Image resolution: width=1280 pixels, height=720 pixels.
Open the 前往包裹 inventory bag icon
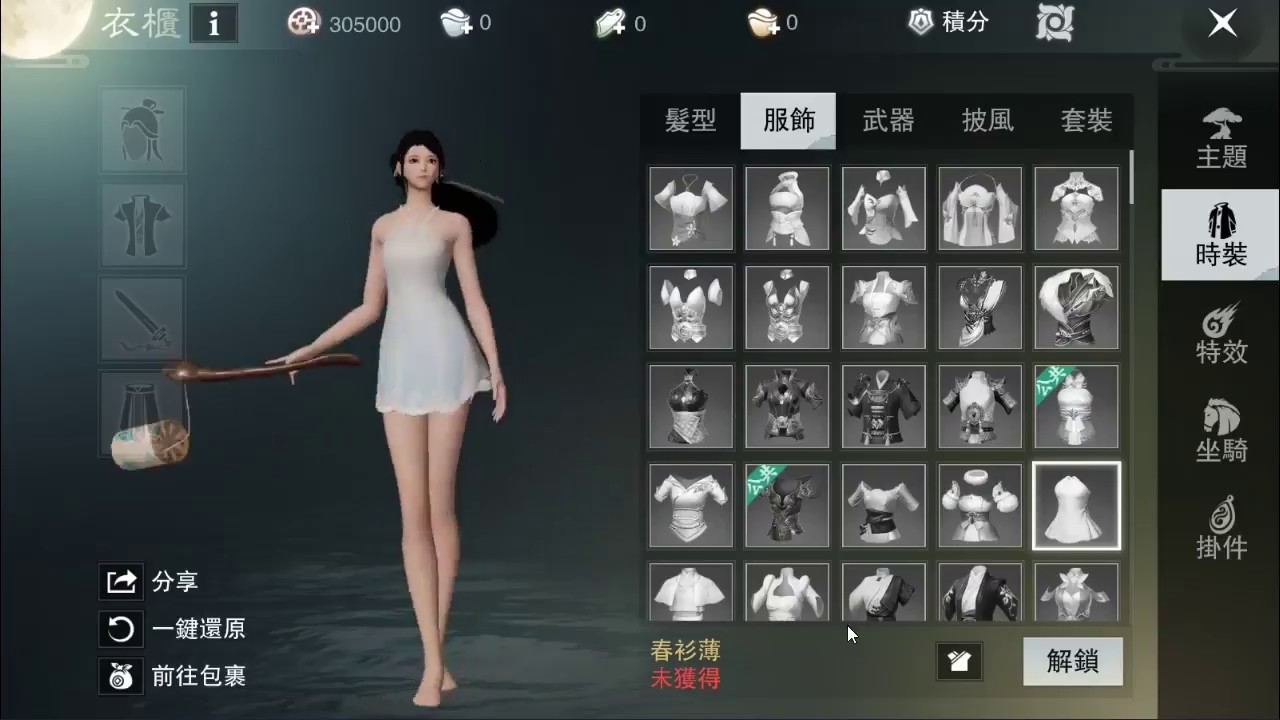point(120,677)
